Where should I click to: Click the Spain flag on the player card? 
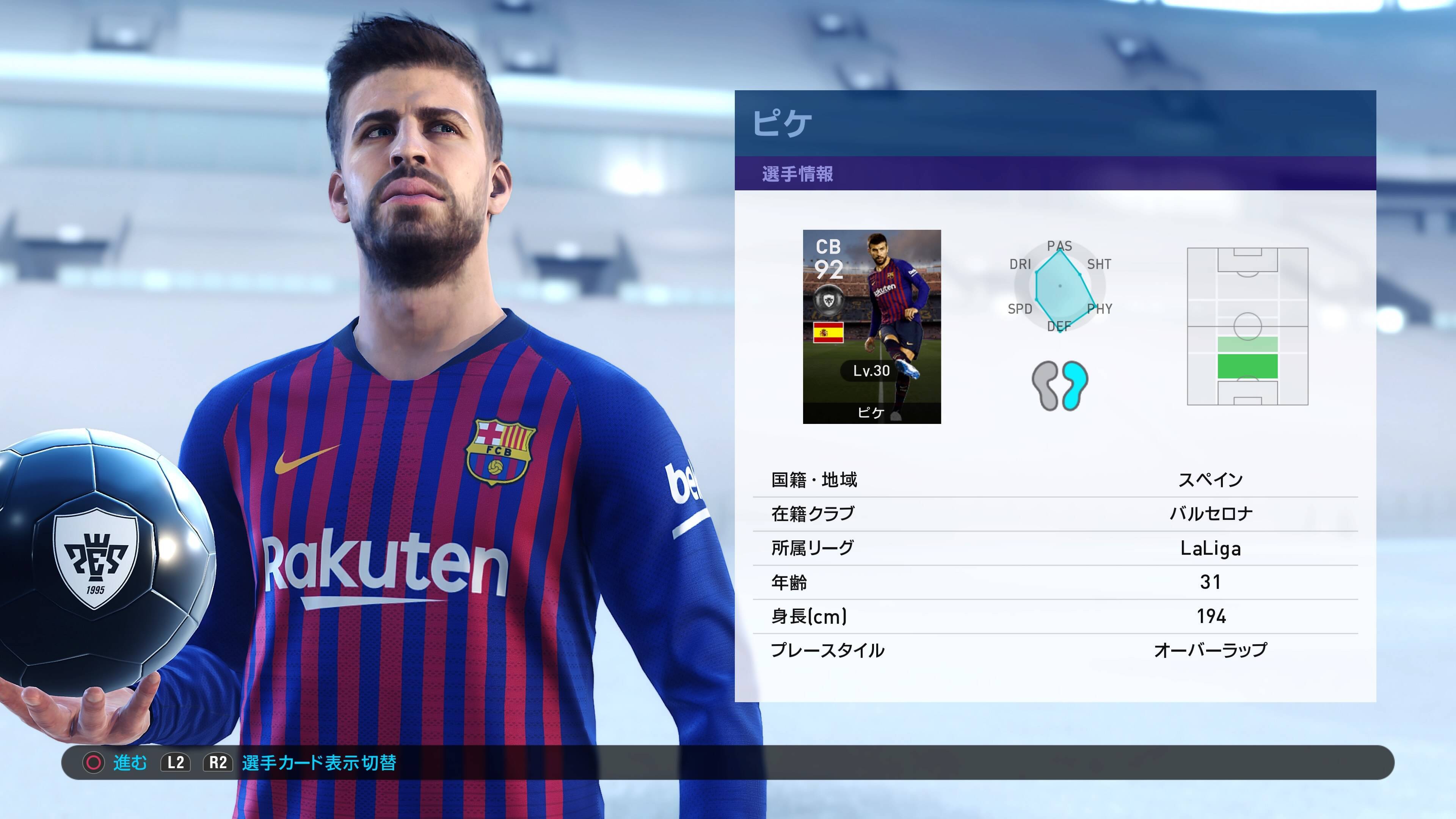(828, 333)
